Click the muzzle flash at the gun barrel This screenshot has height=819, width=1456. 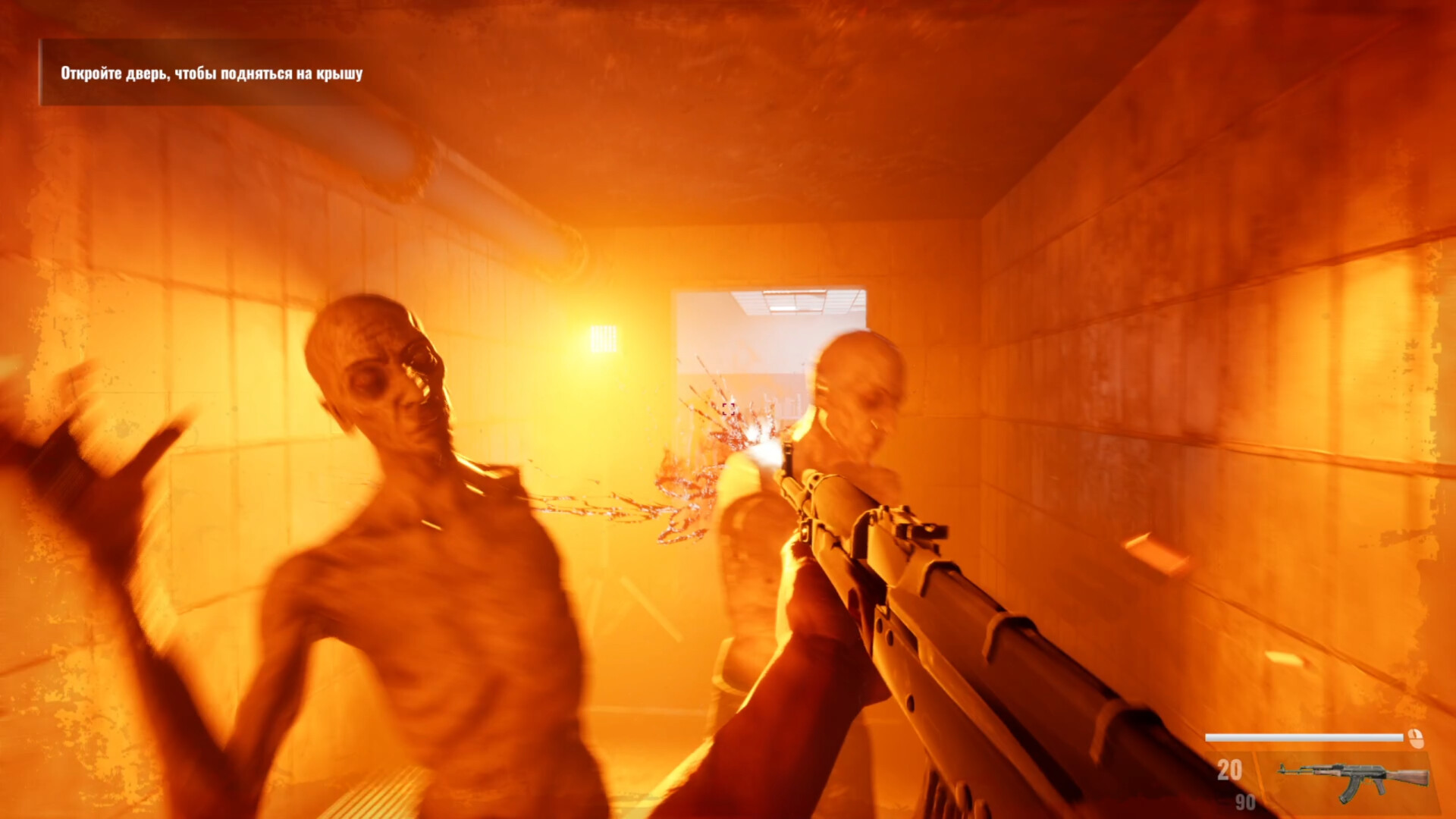pyautogui.click(x=768, y=449)
